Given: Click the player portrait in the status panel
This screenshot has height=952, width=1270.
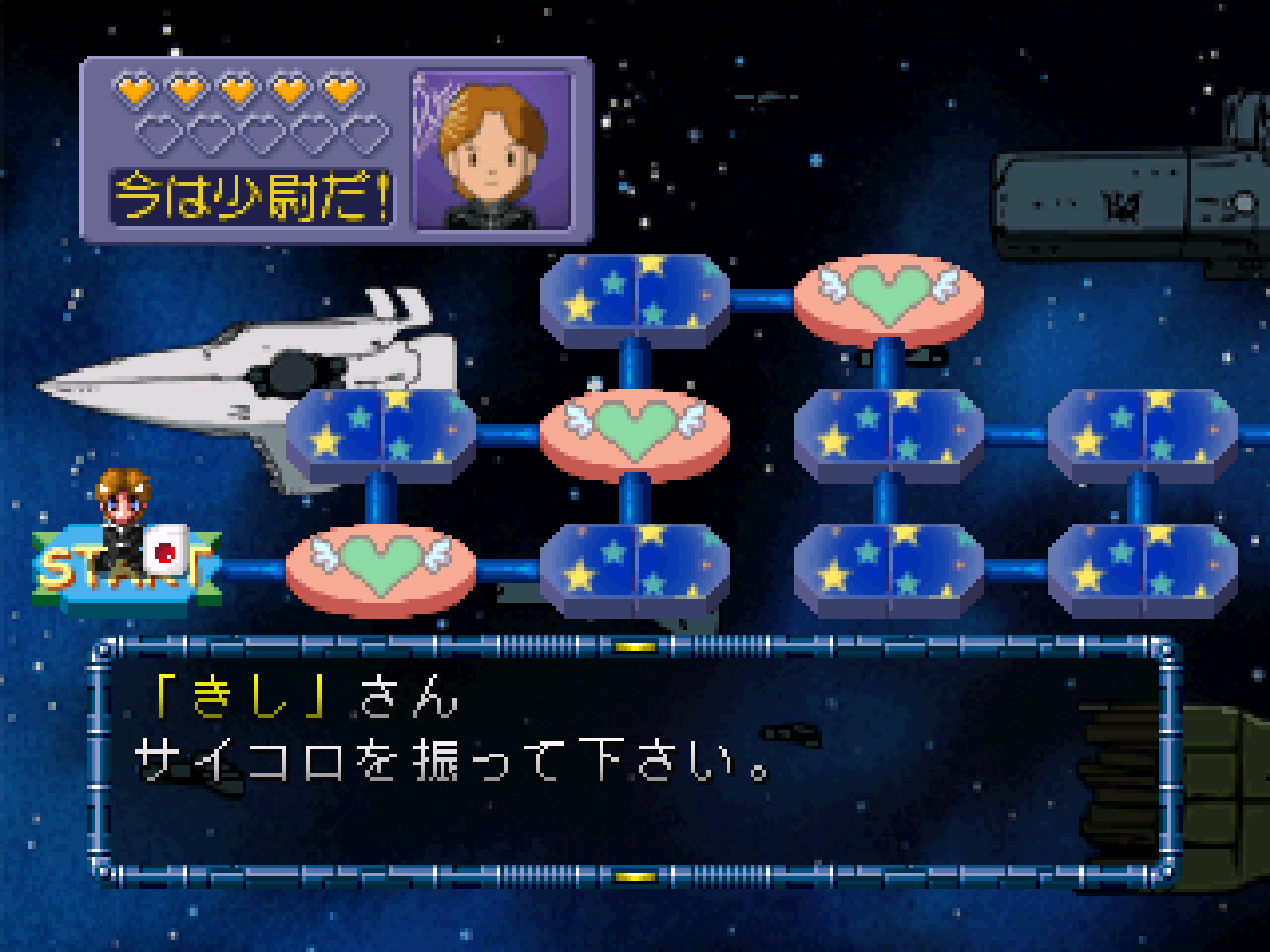Looking at the screenshot, I should (492, 151).
